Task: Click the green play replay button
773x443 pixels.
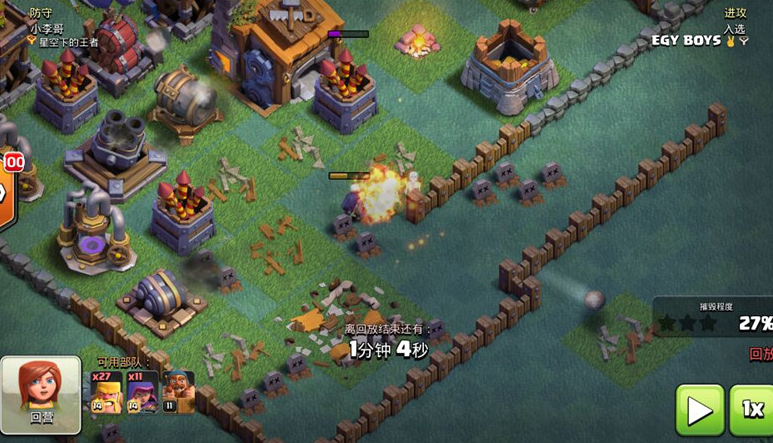Action: (700, 410)
